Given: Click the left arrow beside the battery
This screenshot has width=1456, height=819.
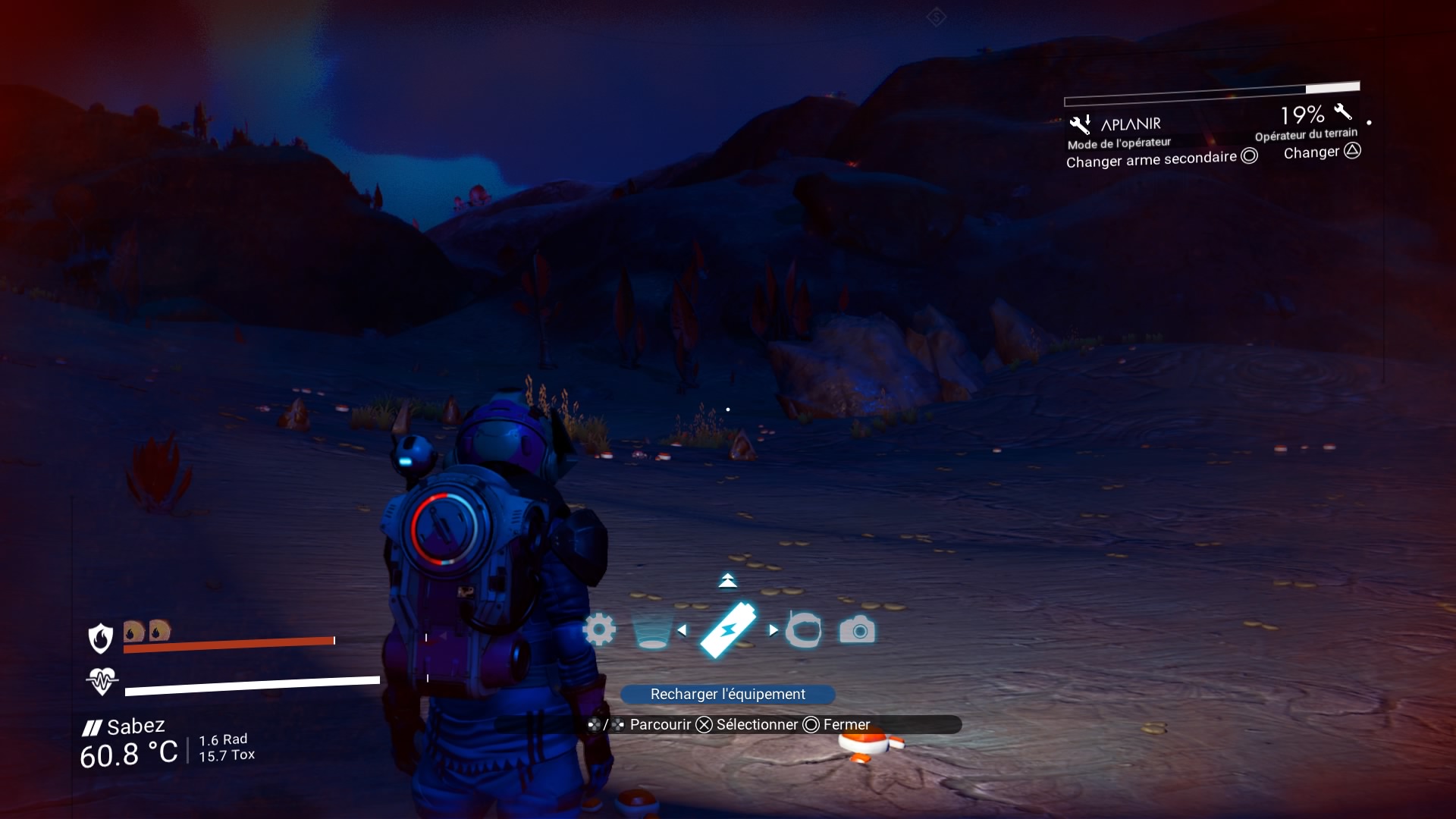Looking at the screenshot, I should [x=682, y=630].
